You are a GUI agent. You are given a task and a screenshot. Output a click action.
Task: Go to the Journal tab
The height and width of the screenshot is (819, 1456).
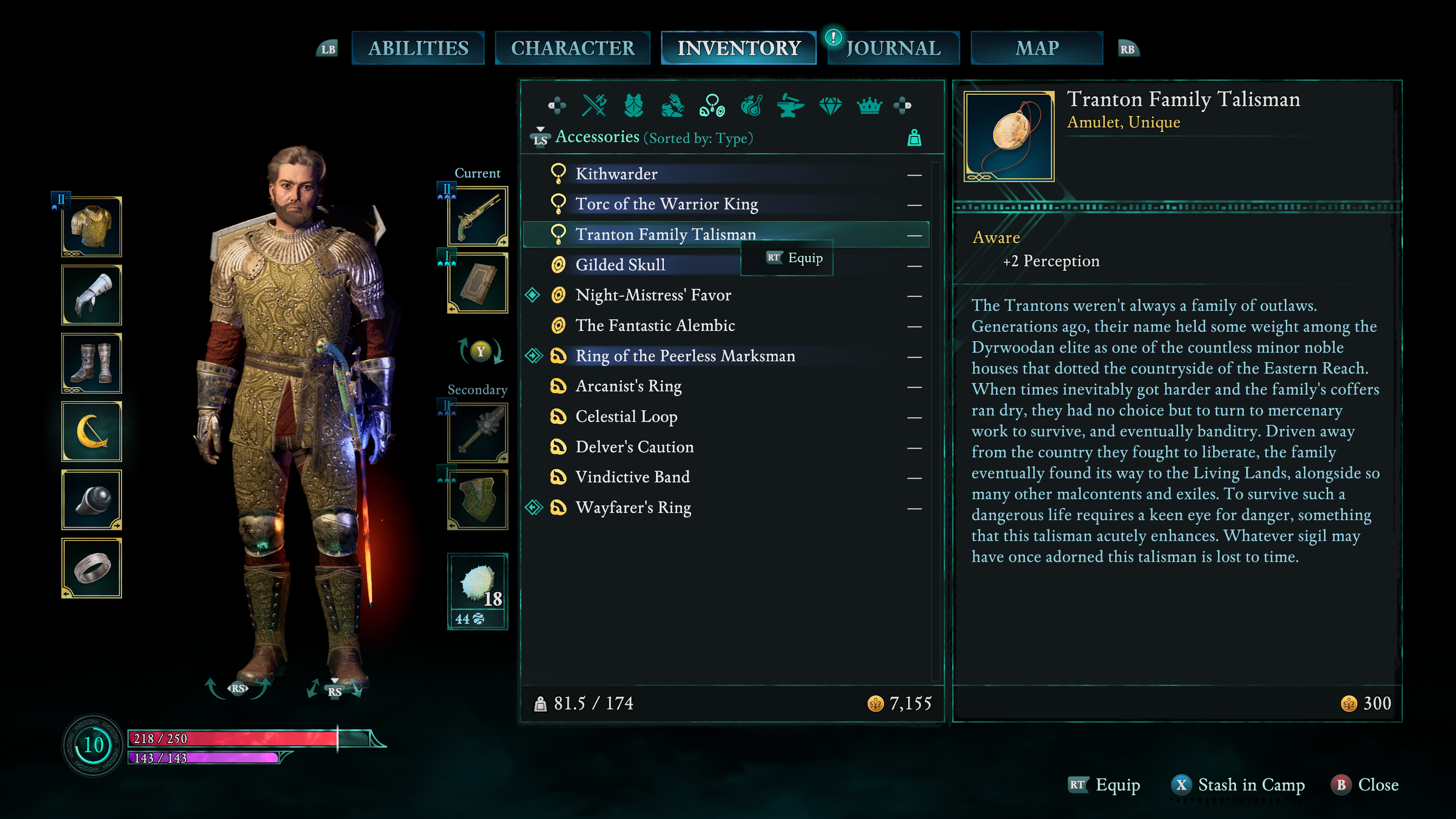[x=893, y=48]
